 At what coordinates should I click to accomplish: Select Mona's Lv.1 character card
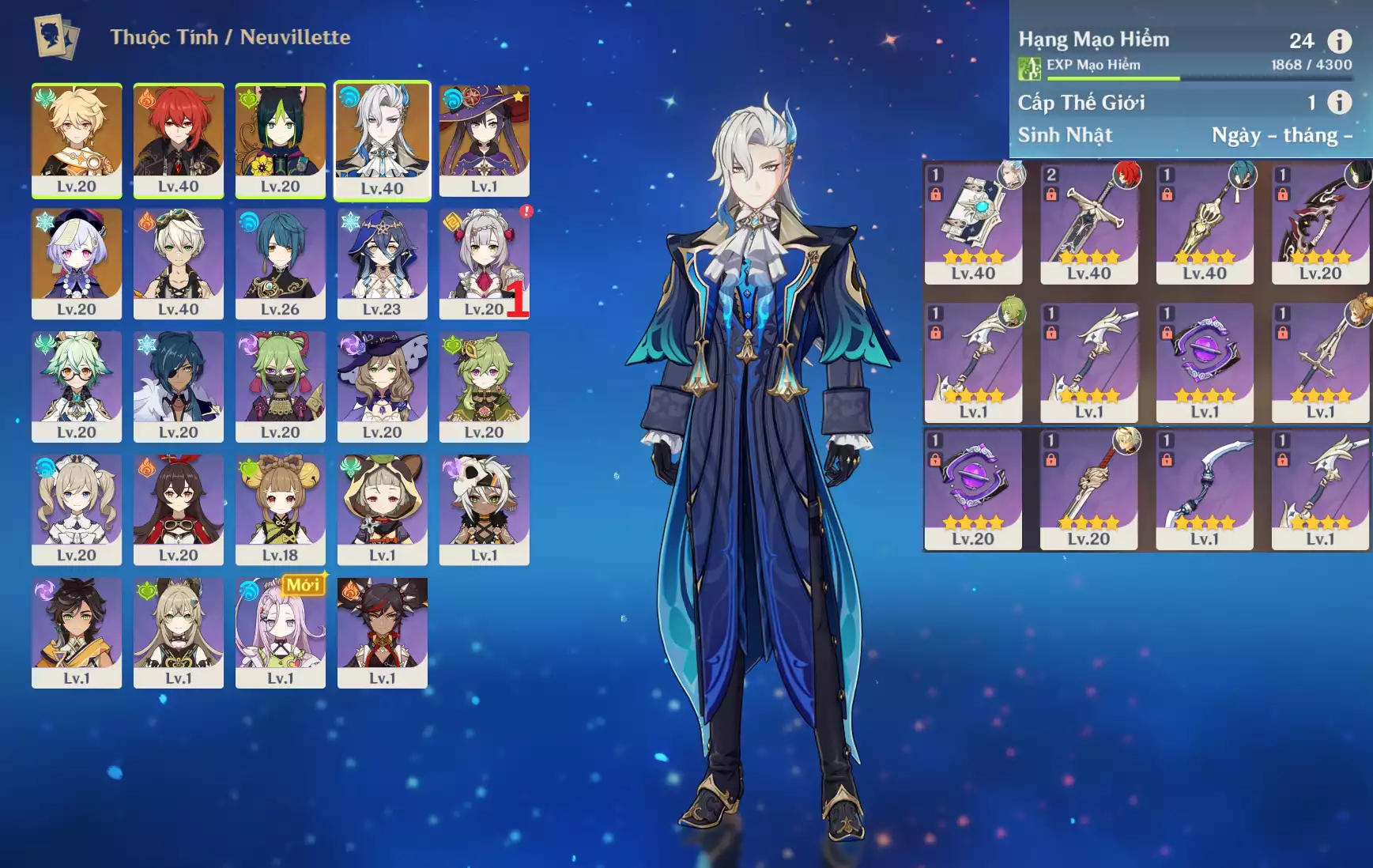(x=484, y=140)
